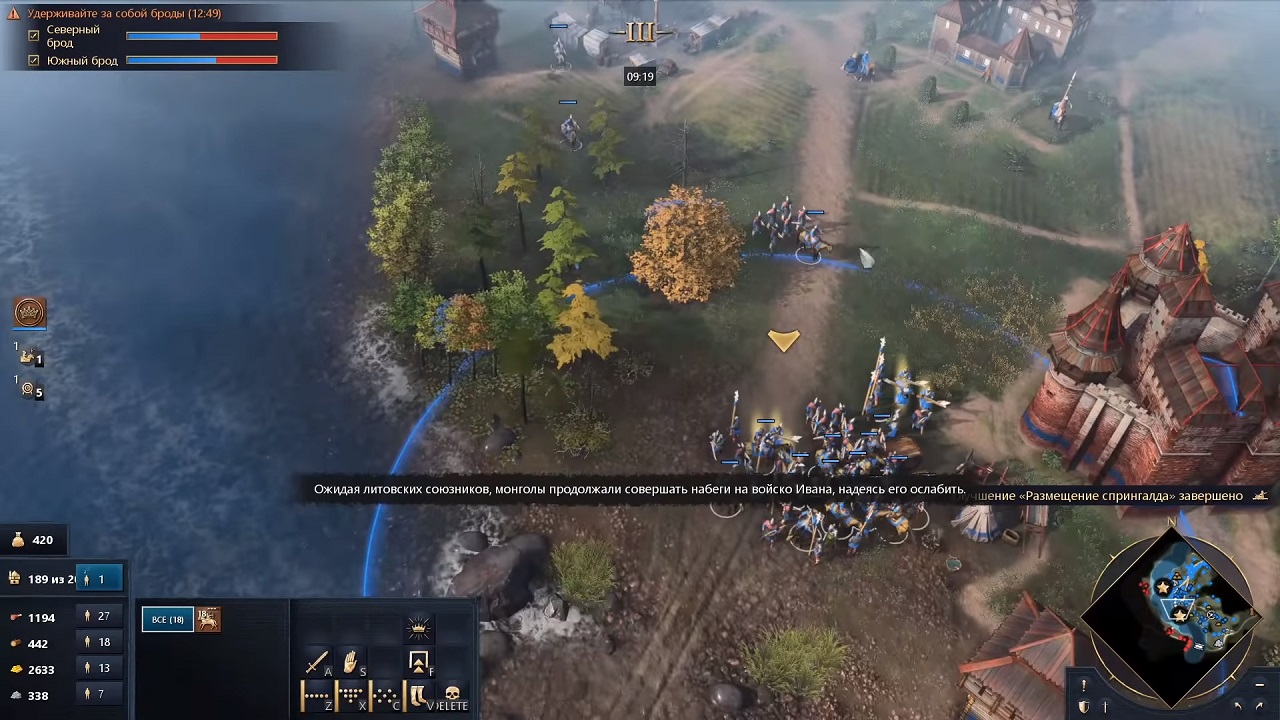The height and width of the screenshot is (720, 1280).
Task: Click the Age III emblem at top
Action: 640,31
